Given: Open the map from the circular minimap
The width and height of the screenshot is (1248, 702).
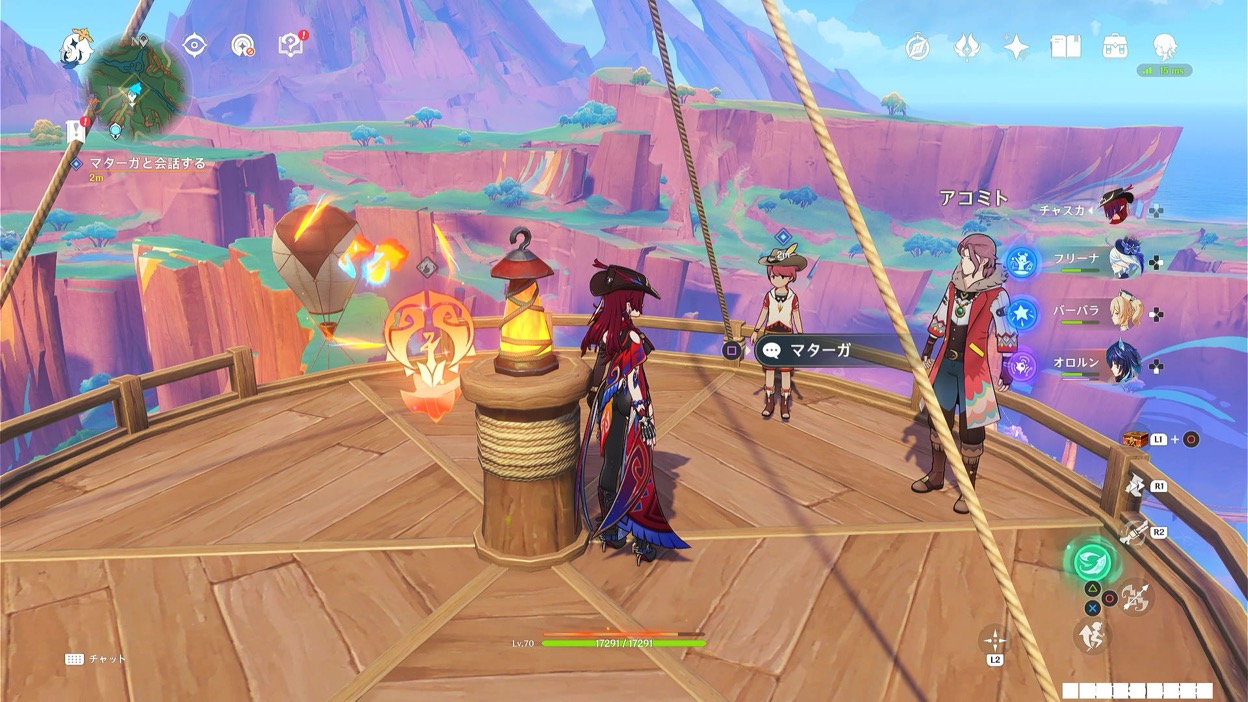Looking at the screenshot, I should click(x=137, y=86).
